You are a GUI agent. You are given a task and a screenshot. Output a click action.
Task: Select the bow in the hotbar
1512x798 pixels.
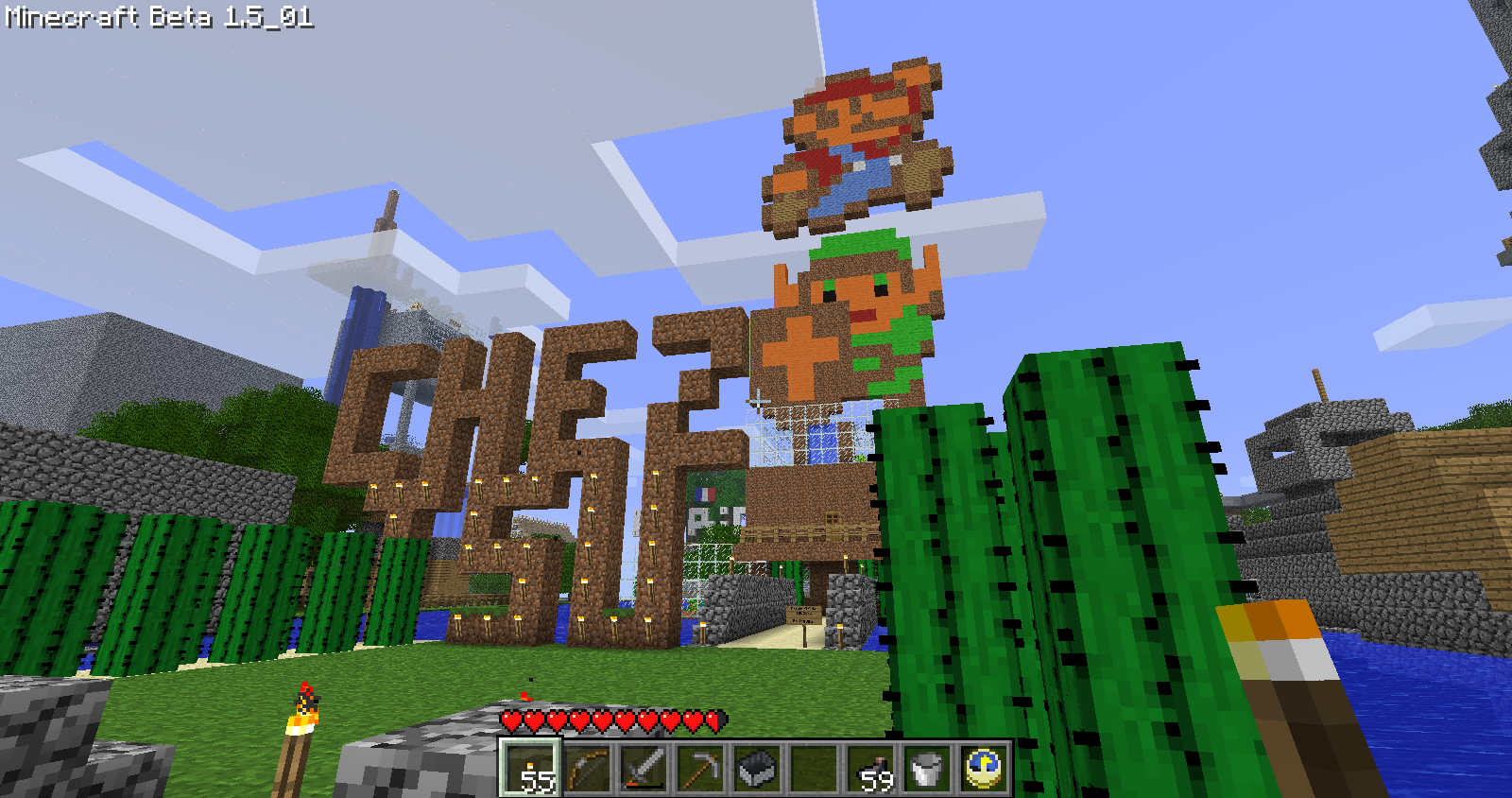(587, 768)
